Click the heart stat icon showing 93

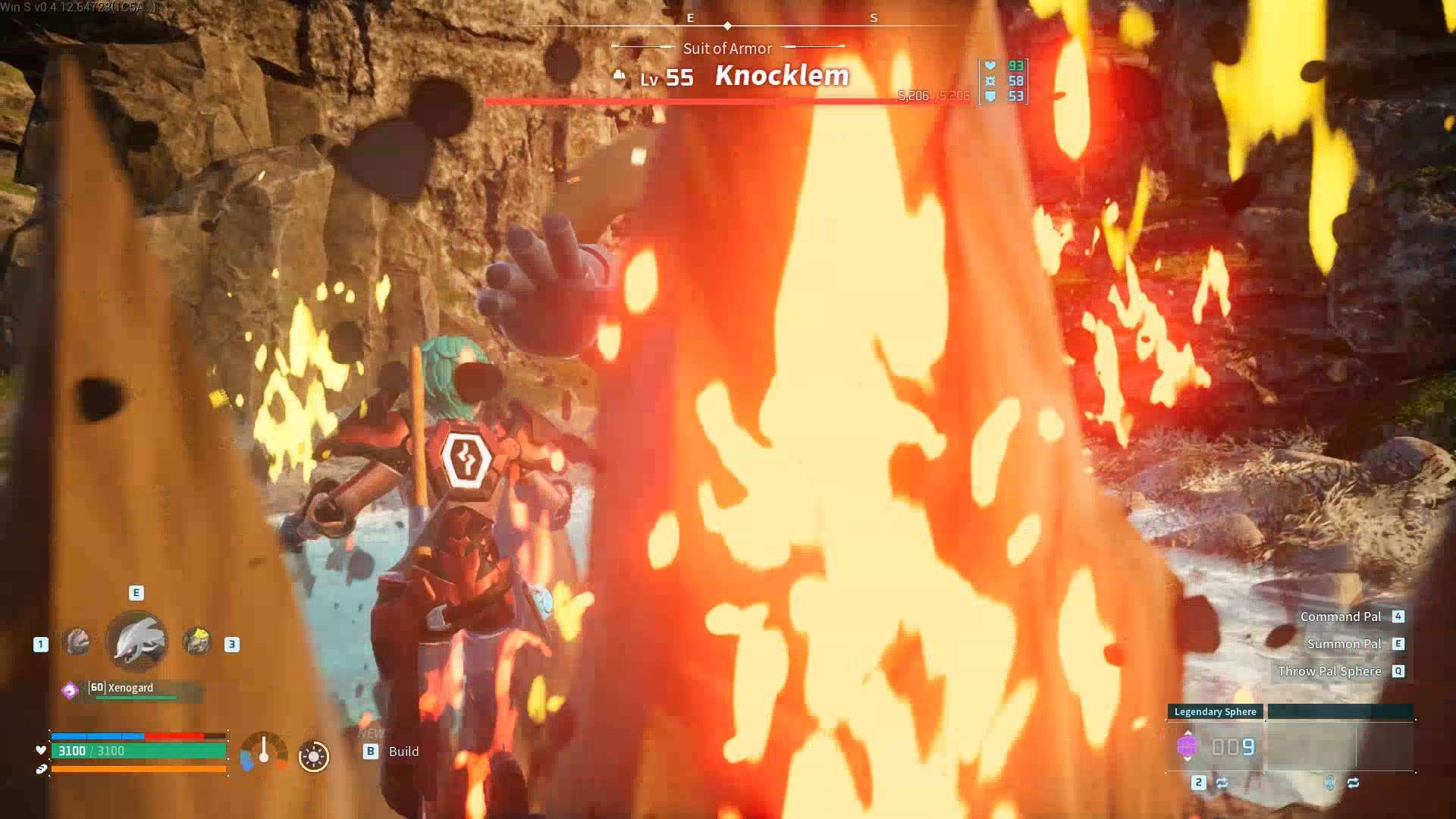coord(989,67)
